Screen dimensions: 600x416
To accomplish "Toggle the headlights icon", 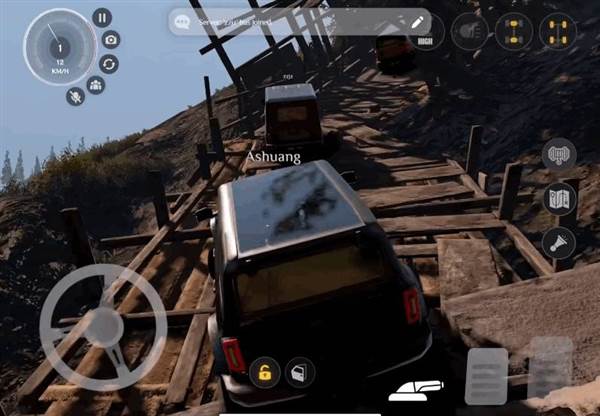I will 469,31.
